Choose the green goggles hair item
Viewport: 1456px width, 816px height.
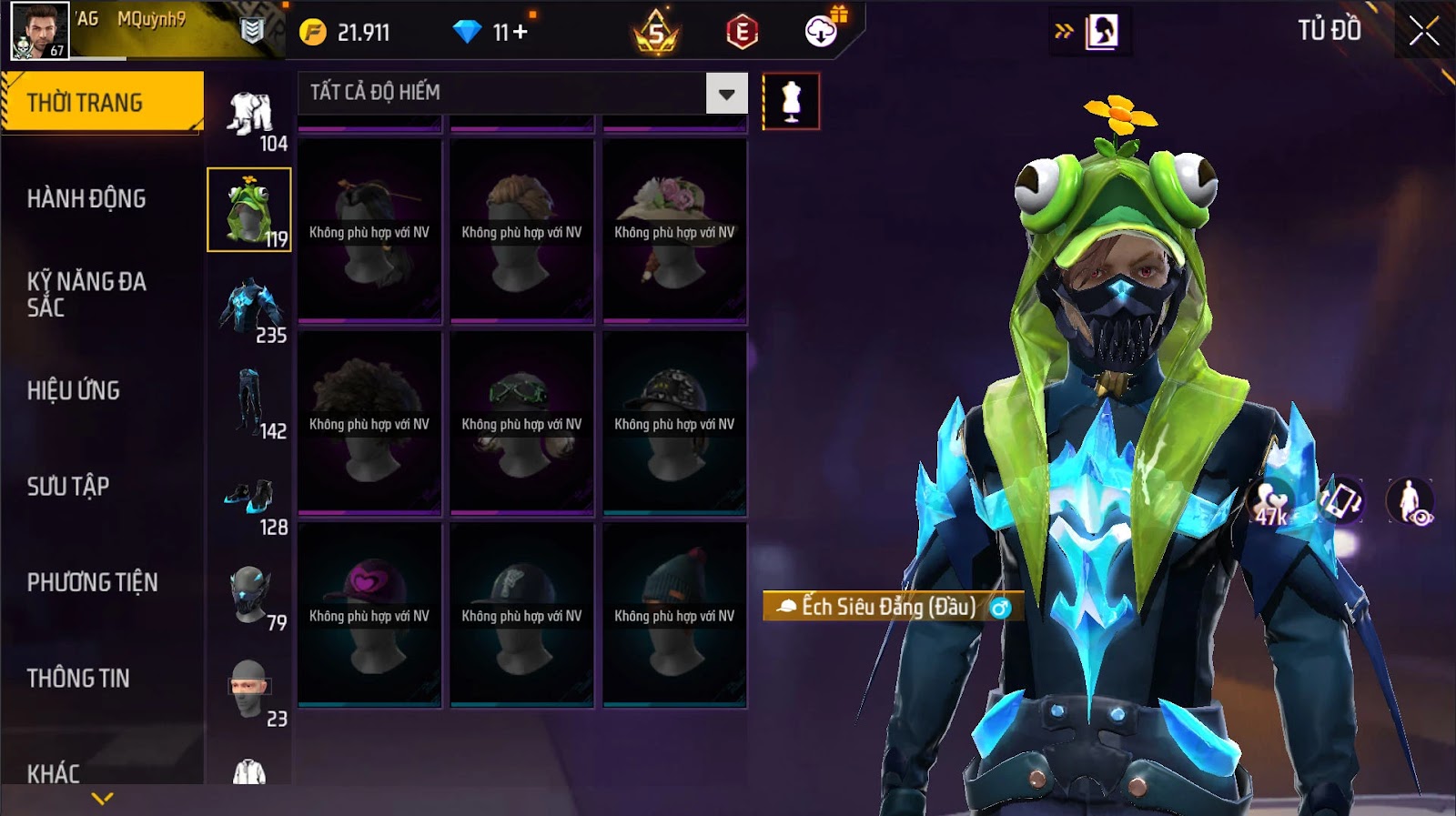coord(521,423)
